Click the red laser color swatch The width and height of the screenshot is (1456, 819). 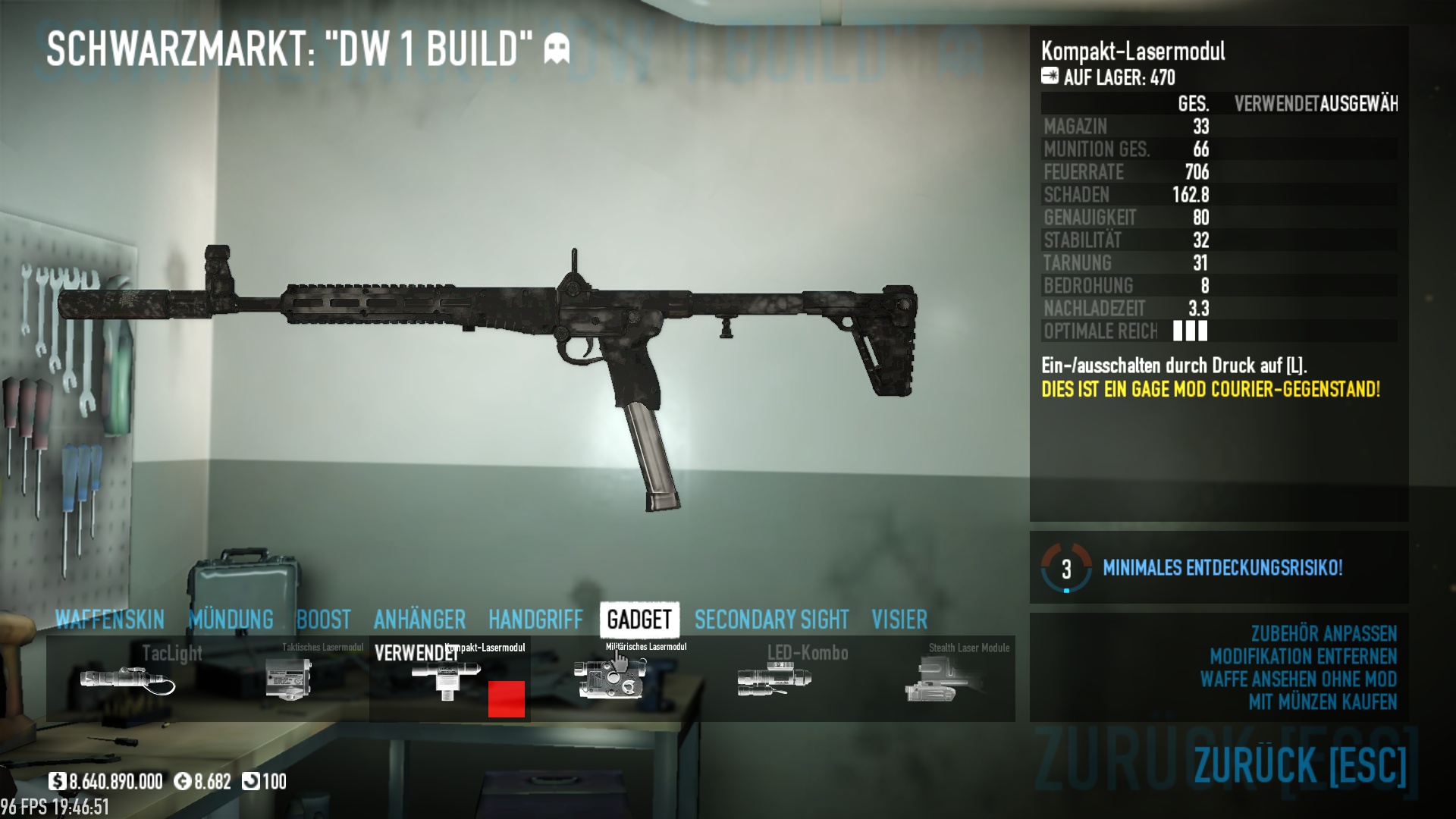tap(507, 698)
